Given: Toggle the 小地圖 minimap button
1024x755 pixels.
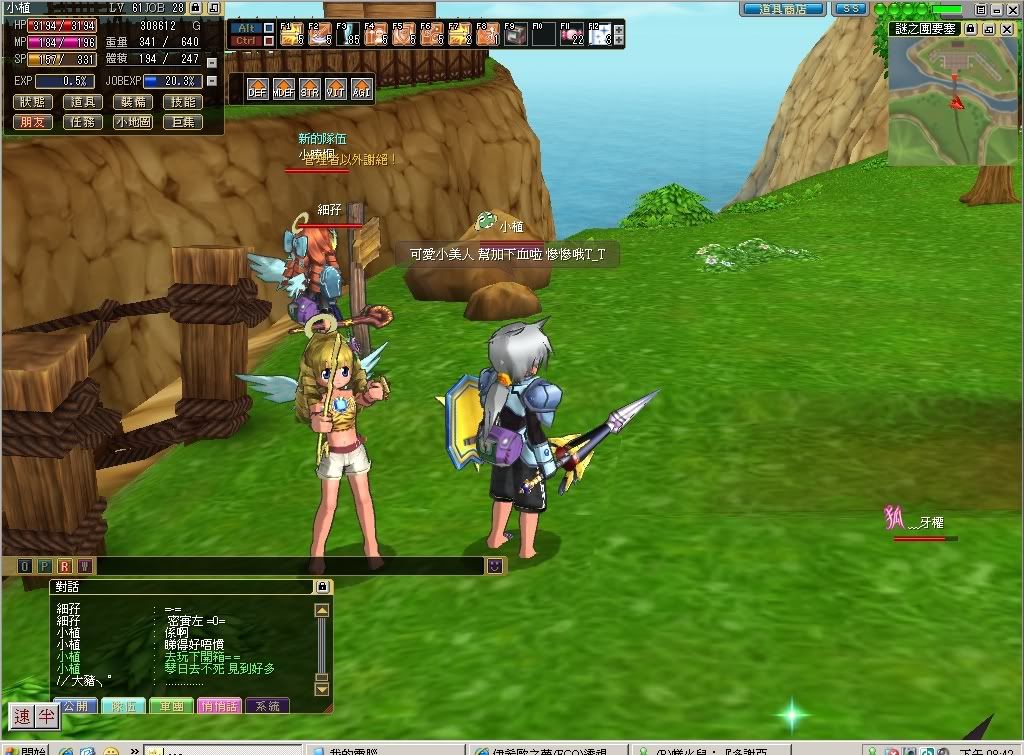Looking at the screenshot, I should tap(133, 122).
